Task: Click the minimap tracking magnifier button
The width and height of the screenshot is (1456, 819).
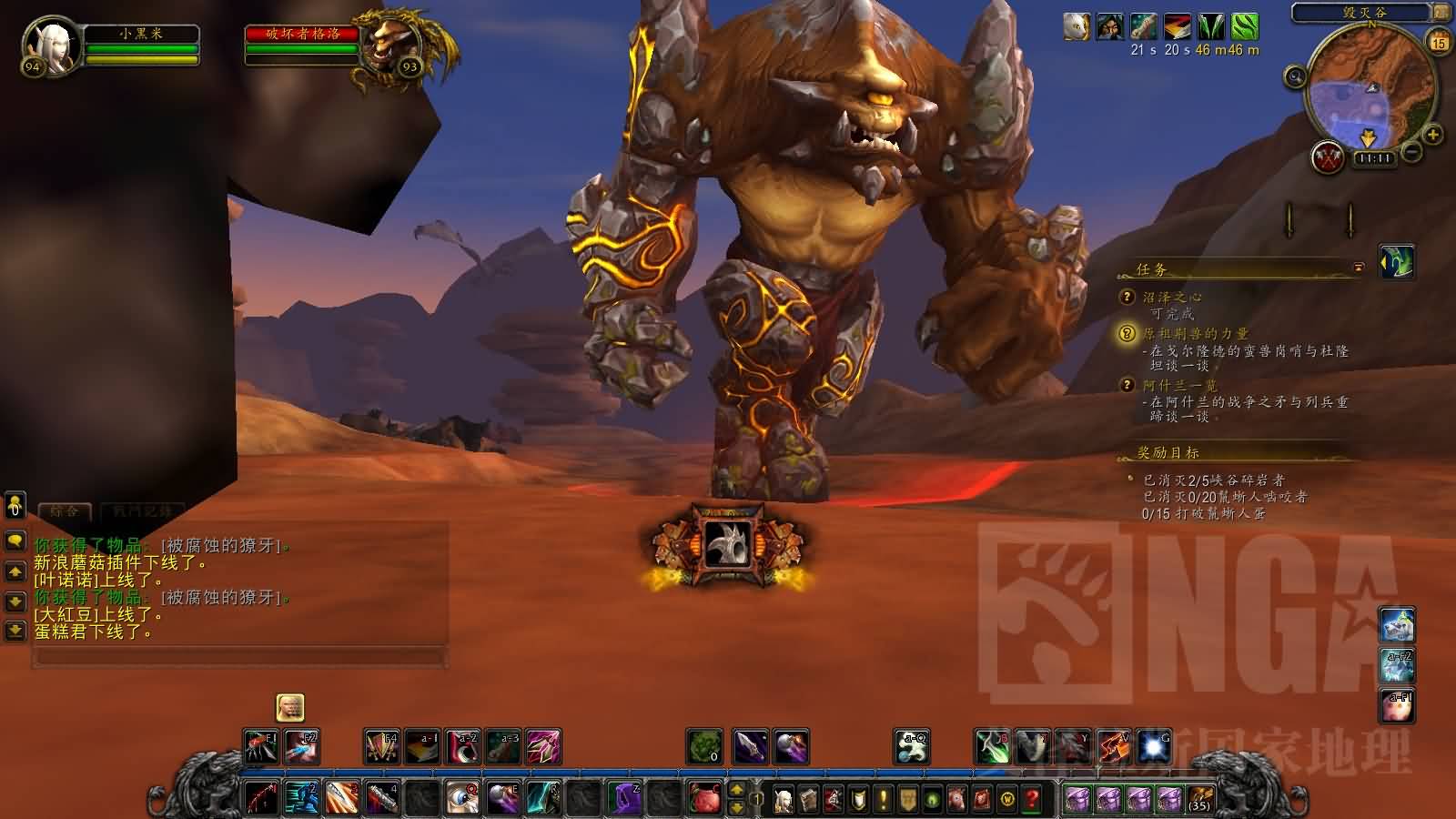Action: tap(1295, 77)
